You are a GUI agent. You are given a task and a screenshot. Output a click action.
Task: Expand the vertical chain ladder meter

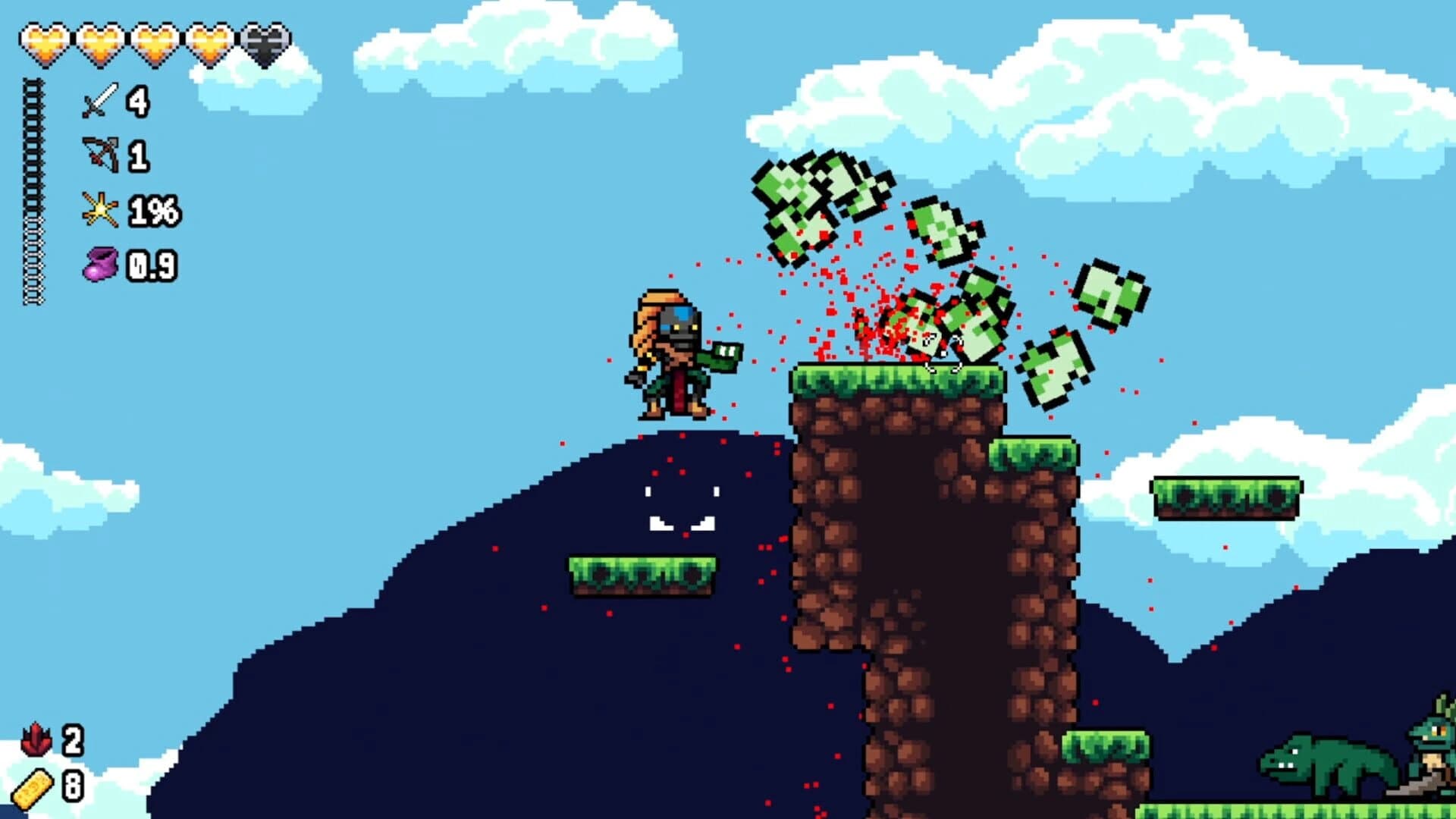point(33,190)
